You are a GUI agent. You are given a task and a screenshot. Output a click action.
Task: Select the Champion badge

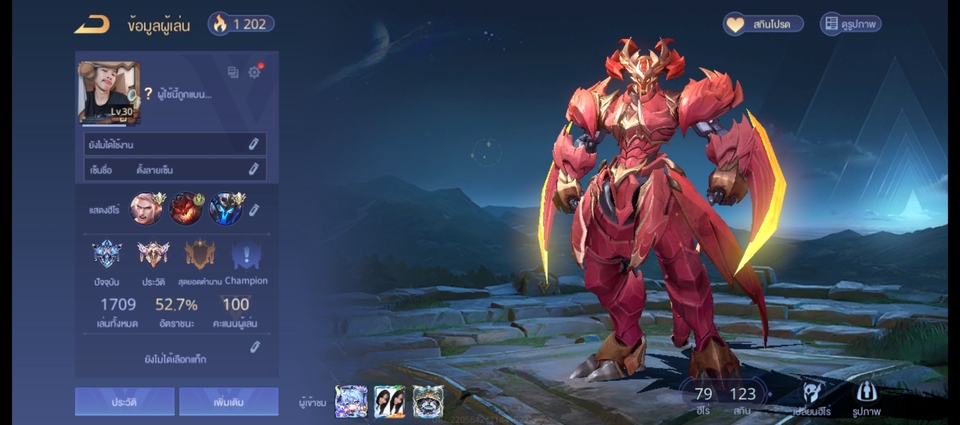coord(246,256)
